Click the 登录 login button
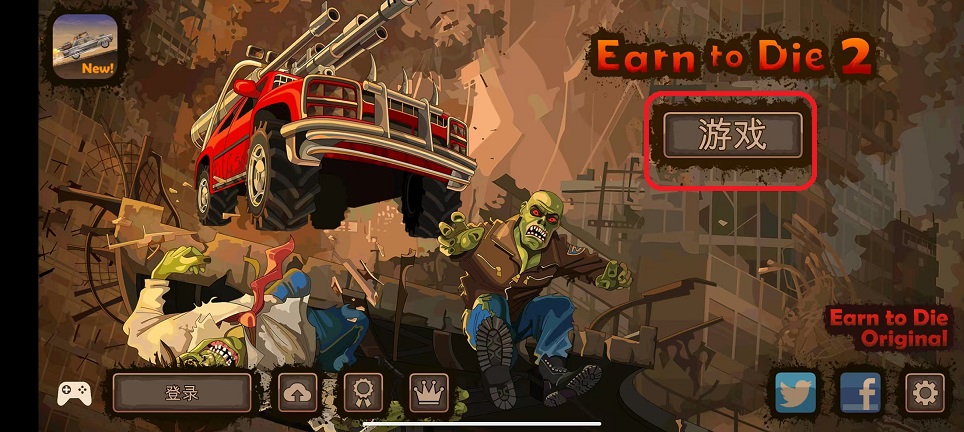 [x=181, y=393]
